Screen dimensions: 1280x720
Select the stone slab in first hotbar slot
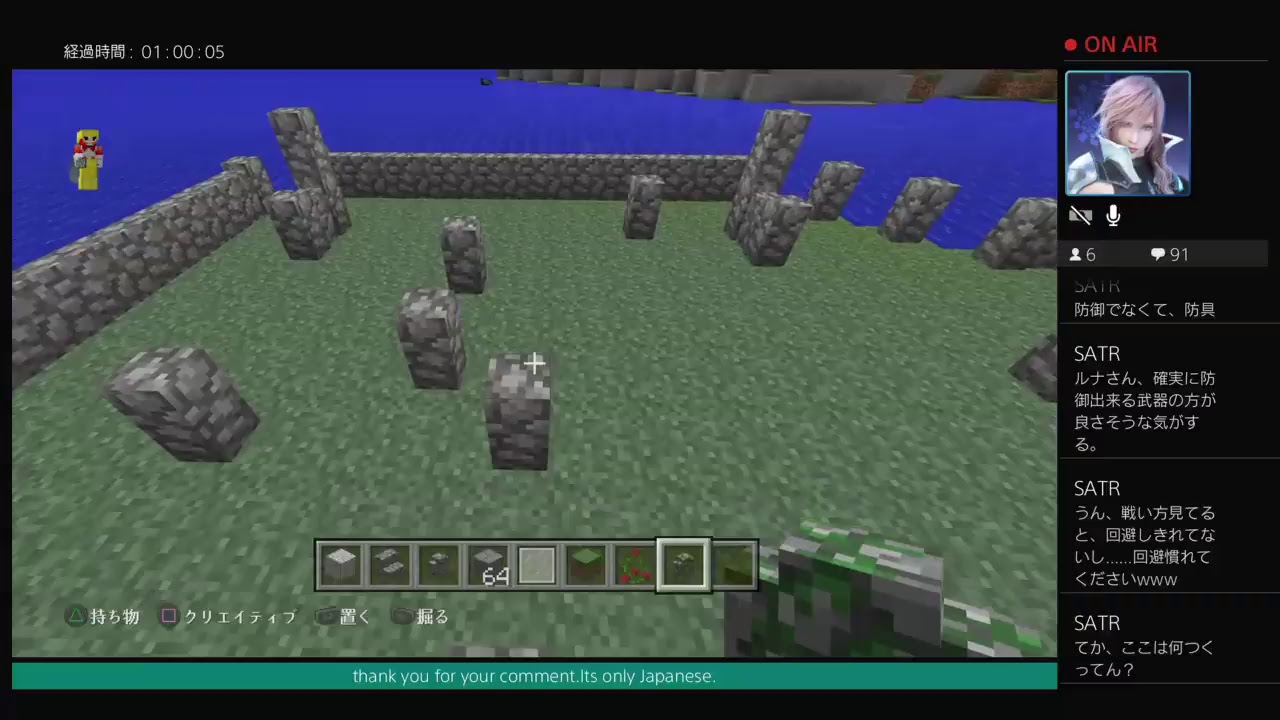(340, 565)
